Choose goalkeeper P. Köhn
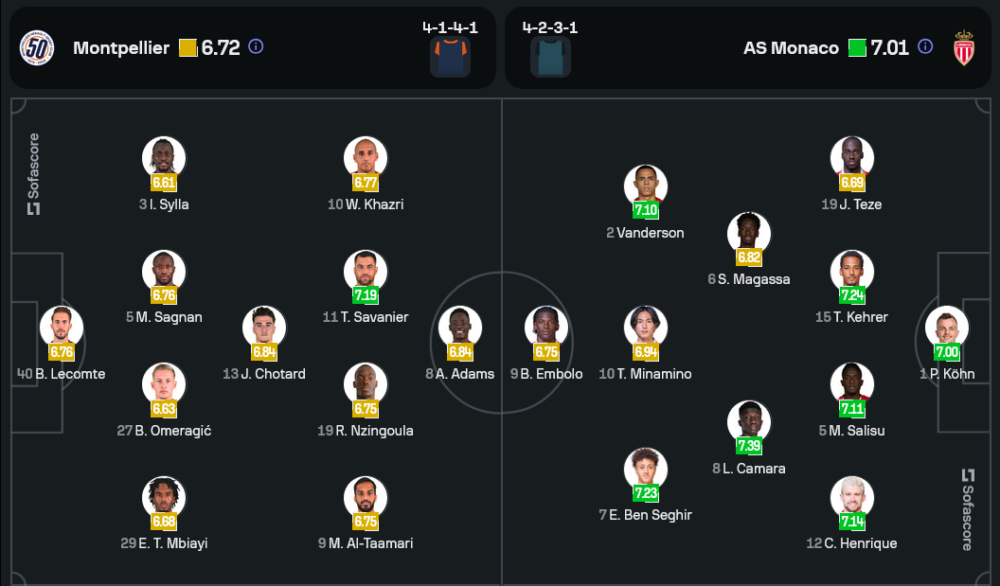Screen dimensions: 1000x586 tap(946, 330)
